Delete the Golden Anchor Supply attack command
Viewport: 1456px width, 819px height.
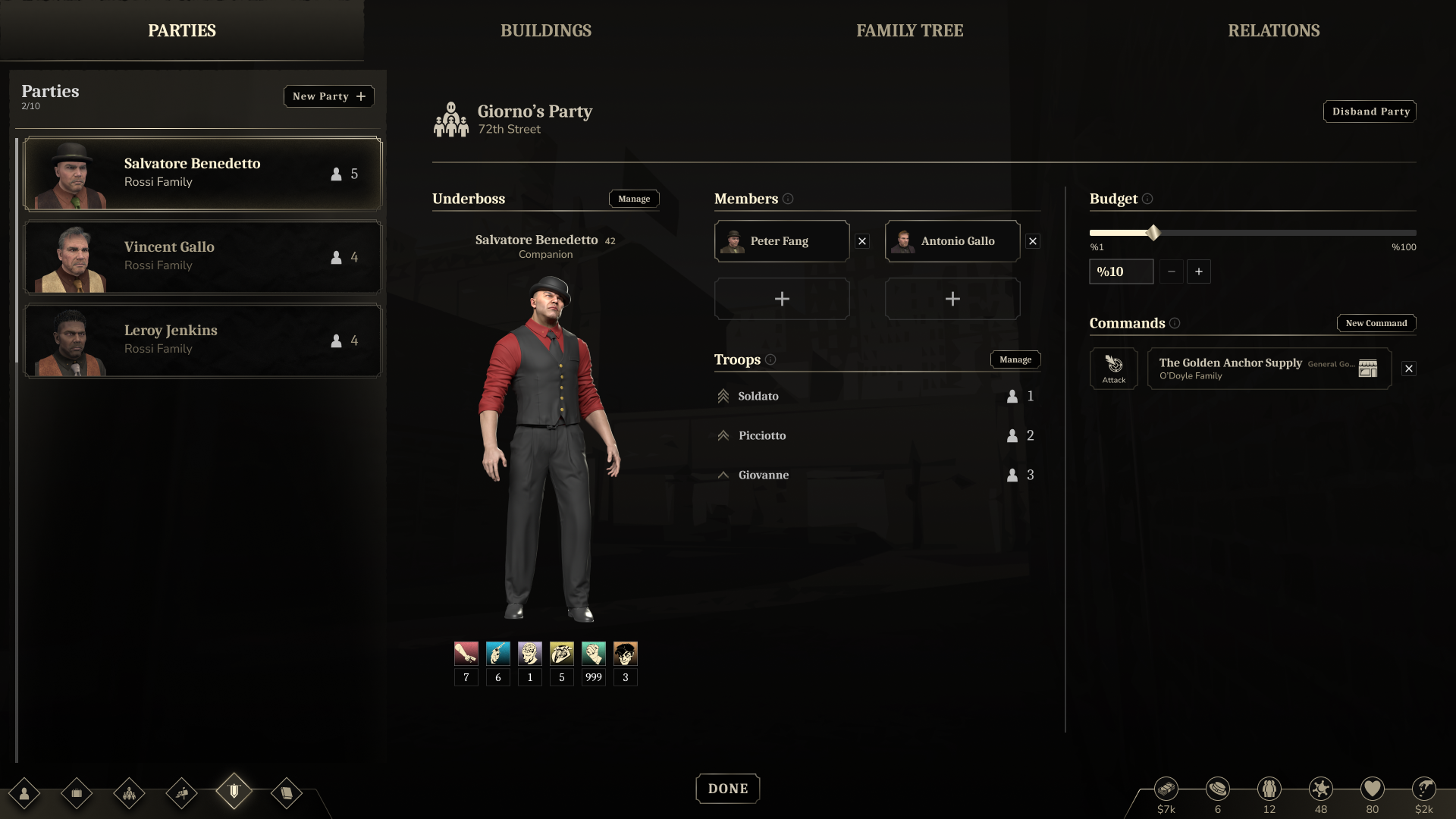tap(1408, 369)
